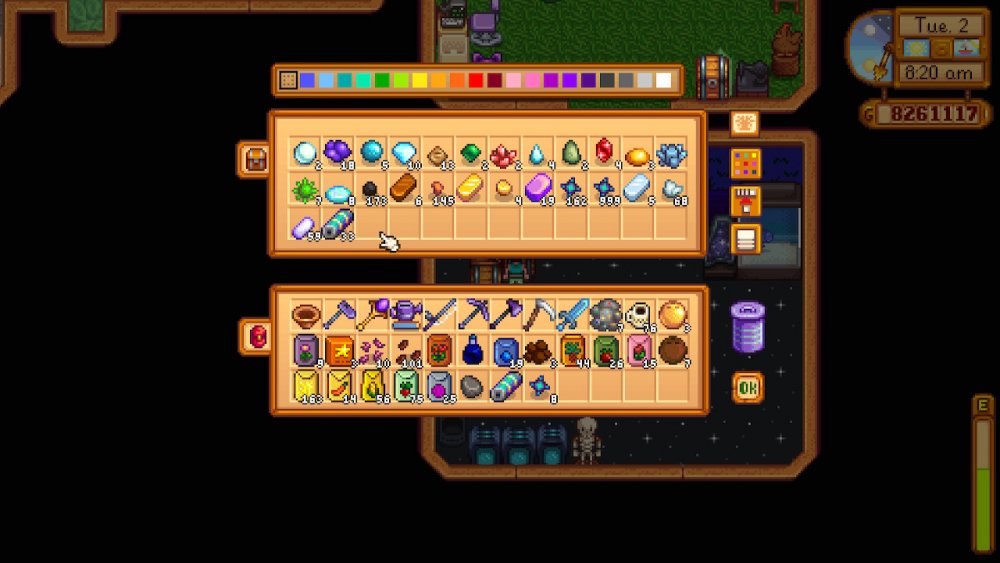Select the fishing rod in inventory
This screenshot has height=563, width=1000.
[x=438, y=315]
